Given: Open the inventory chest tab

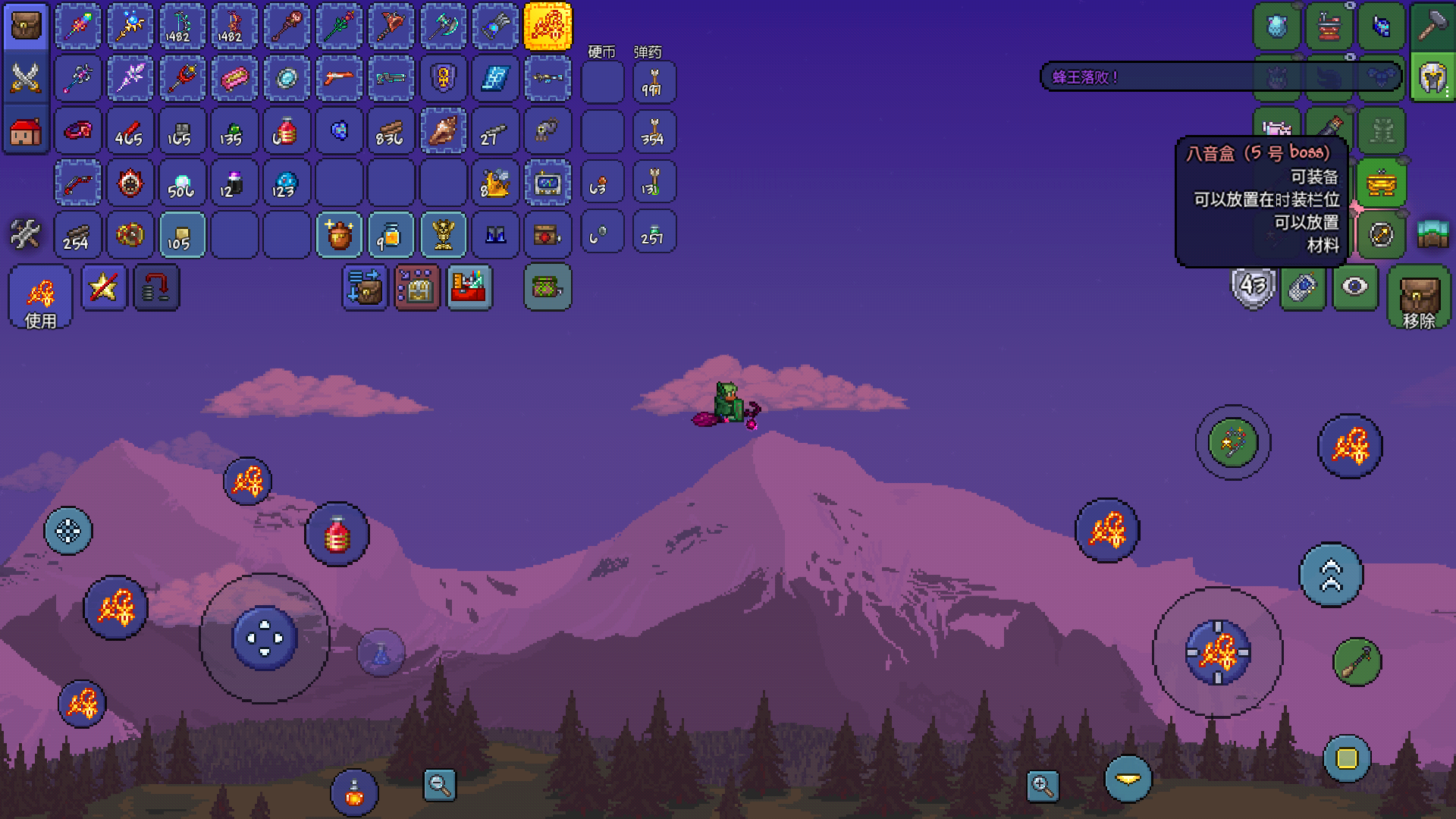Looking at the screenshot, I should (x=26, y=27).
